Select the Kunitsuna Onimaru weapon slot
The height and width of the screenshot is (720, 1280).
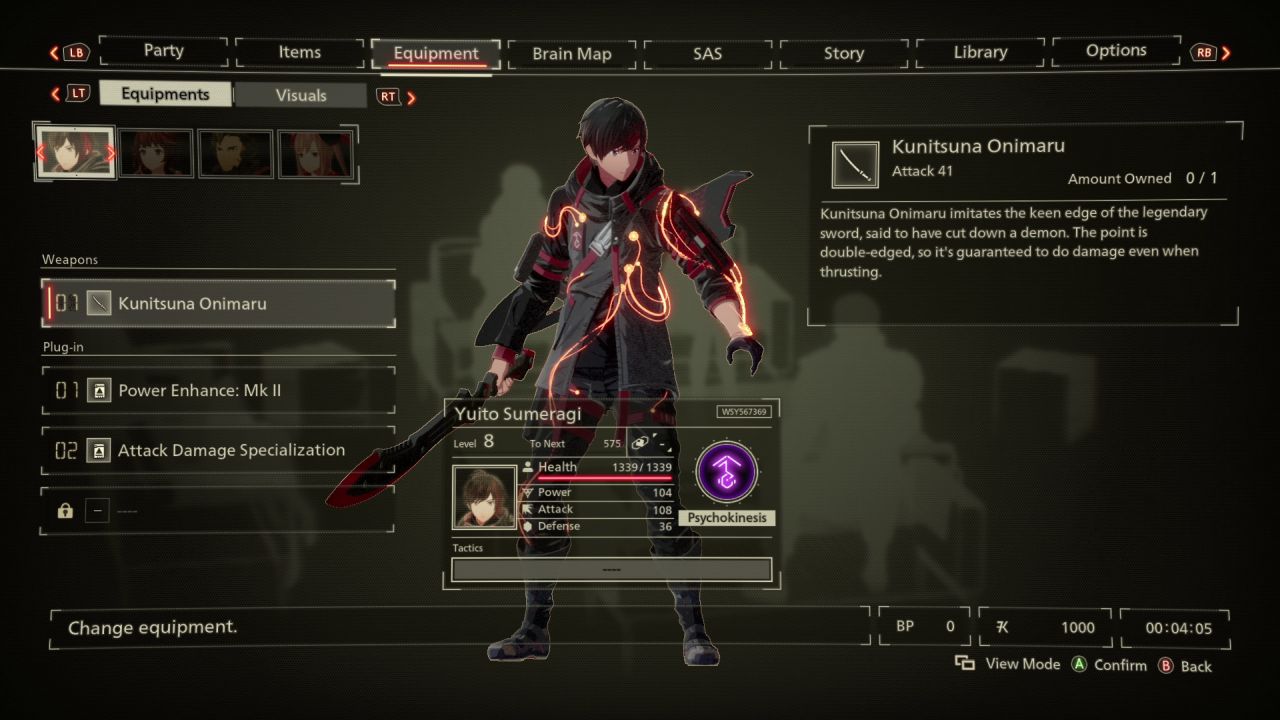coord(219,304)
